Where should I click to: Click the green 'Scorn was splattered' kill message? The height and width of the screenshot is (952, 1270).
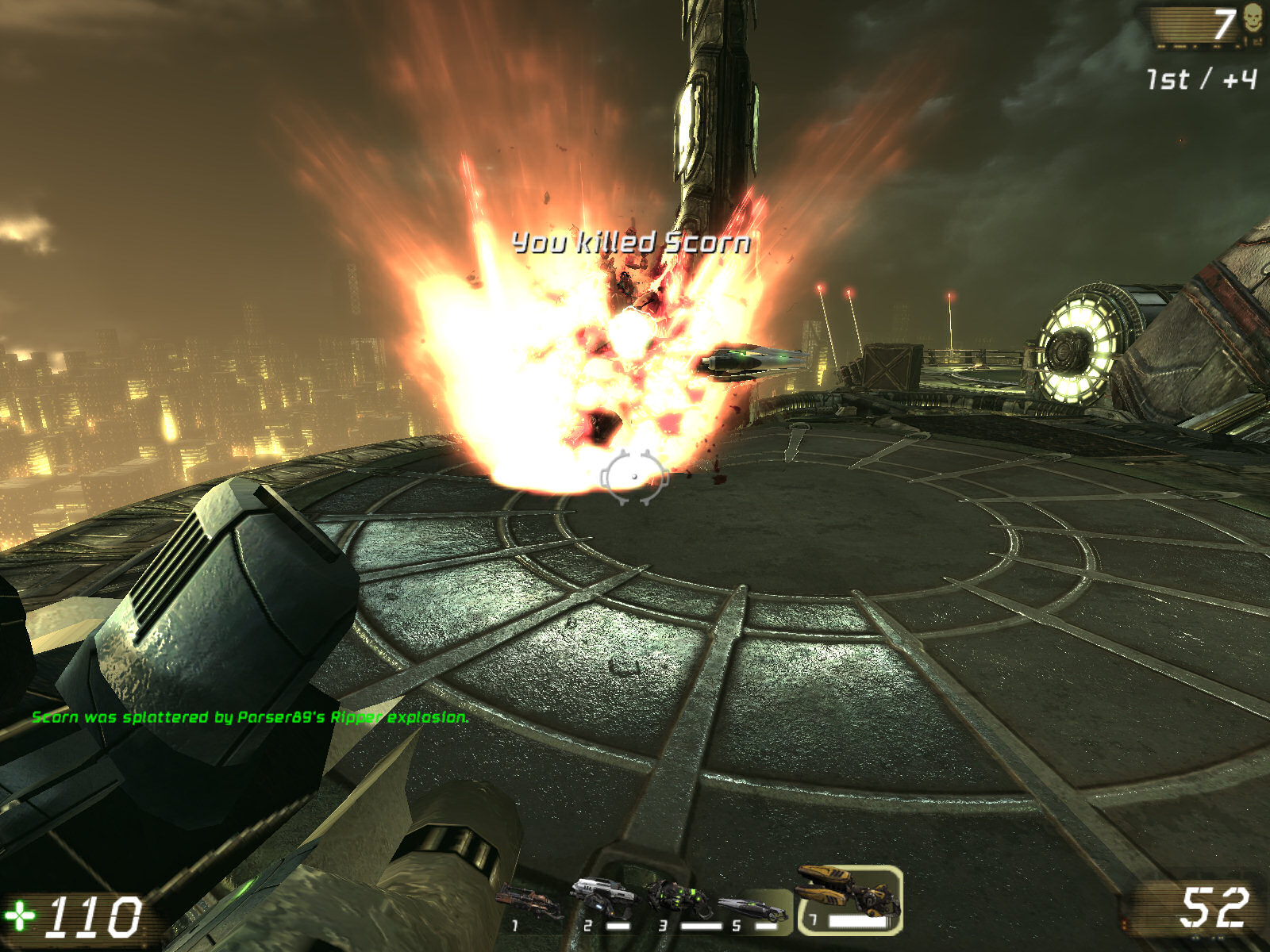click(251, 718)
